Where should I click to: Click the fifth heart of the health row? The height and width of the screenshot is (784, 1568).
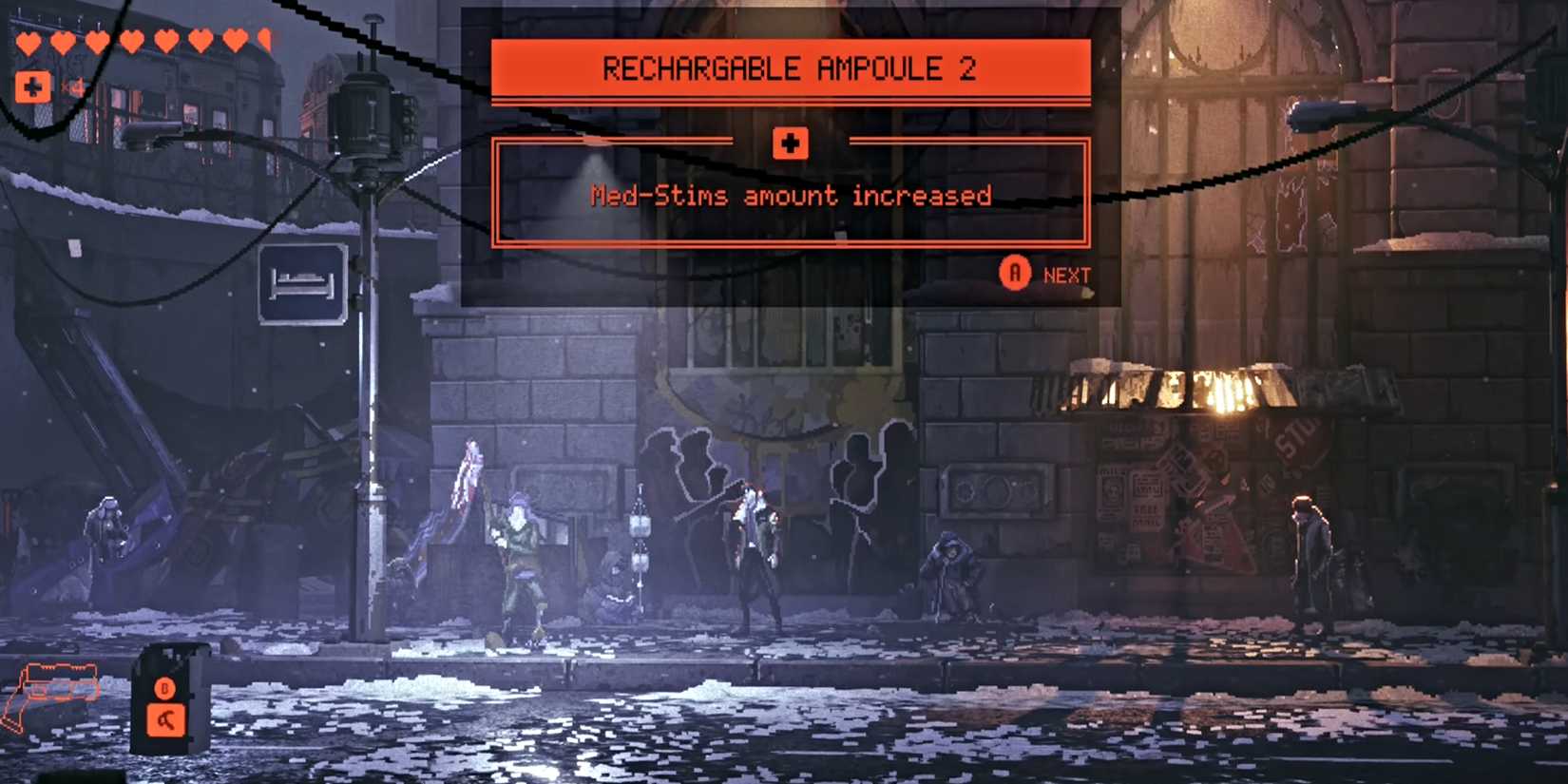coord(165,41)
